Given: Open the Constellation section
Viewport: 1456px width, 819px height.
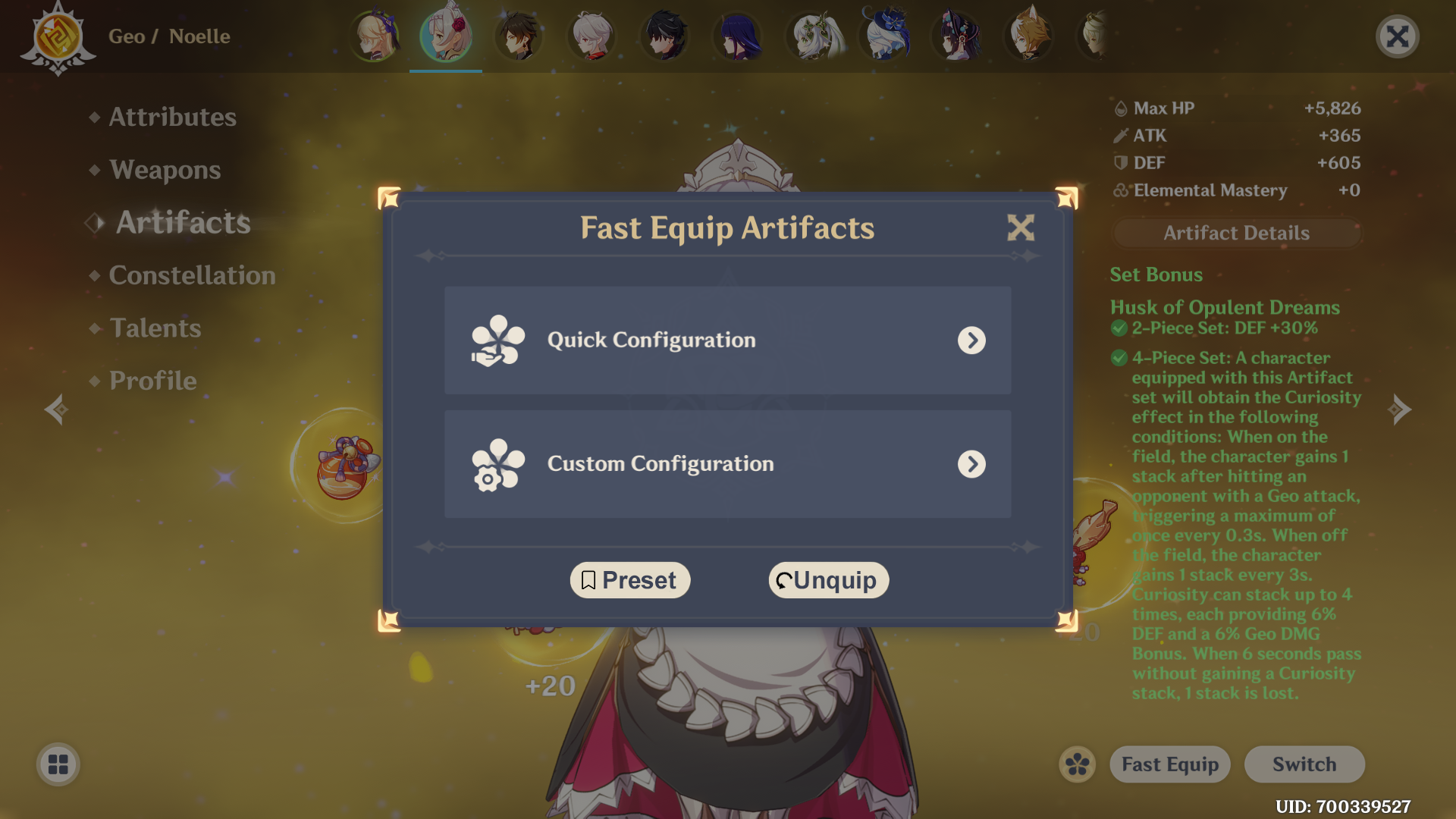Looking at the screenshot, I should coord(193,275).
